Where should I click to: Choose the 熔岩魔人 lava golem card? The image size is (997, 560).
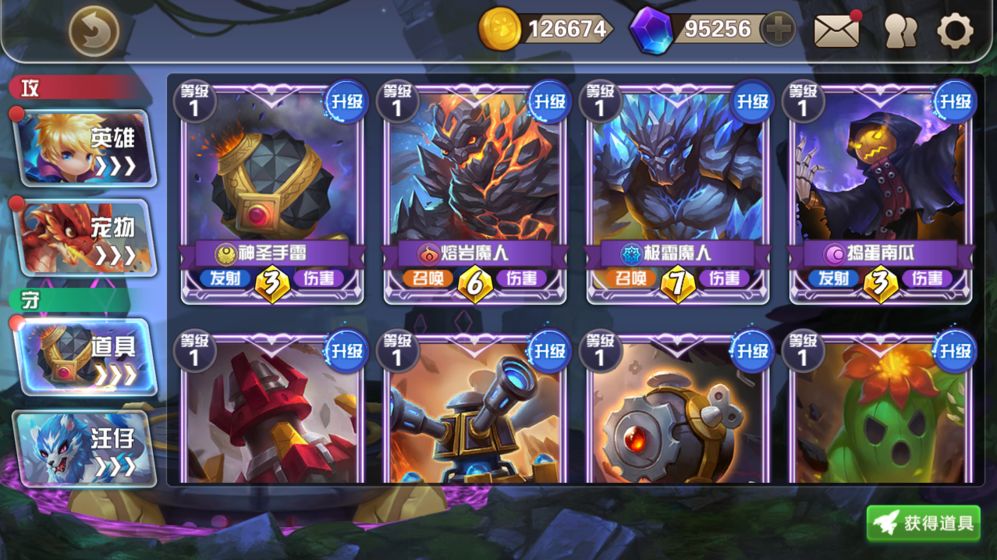pyautogui.click(x=474, y=180)
